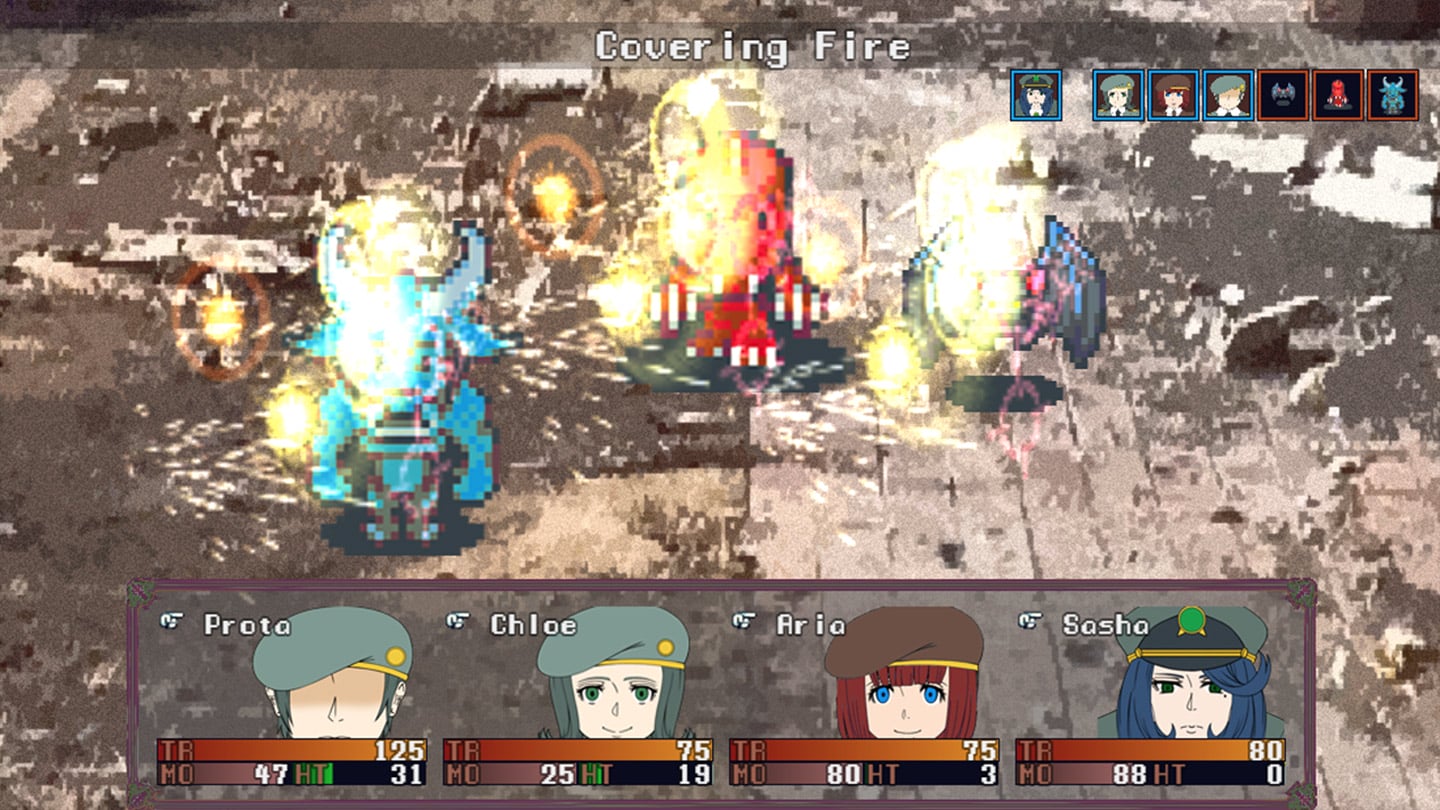1440x810 pixels.
Task: Select Prota's party status panel
Action: 292,697
